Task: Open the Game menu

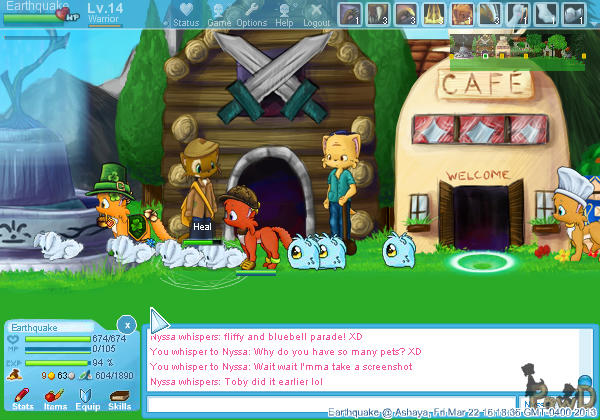Action: [x=219, y=14]
